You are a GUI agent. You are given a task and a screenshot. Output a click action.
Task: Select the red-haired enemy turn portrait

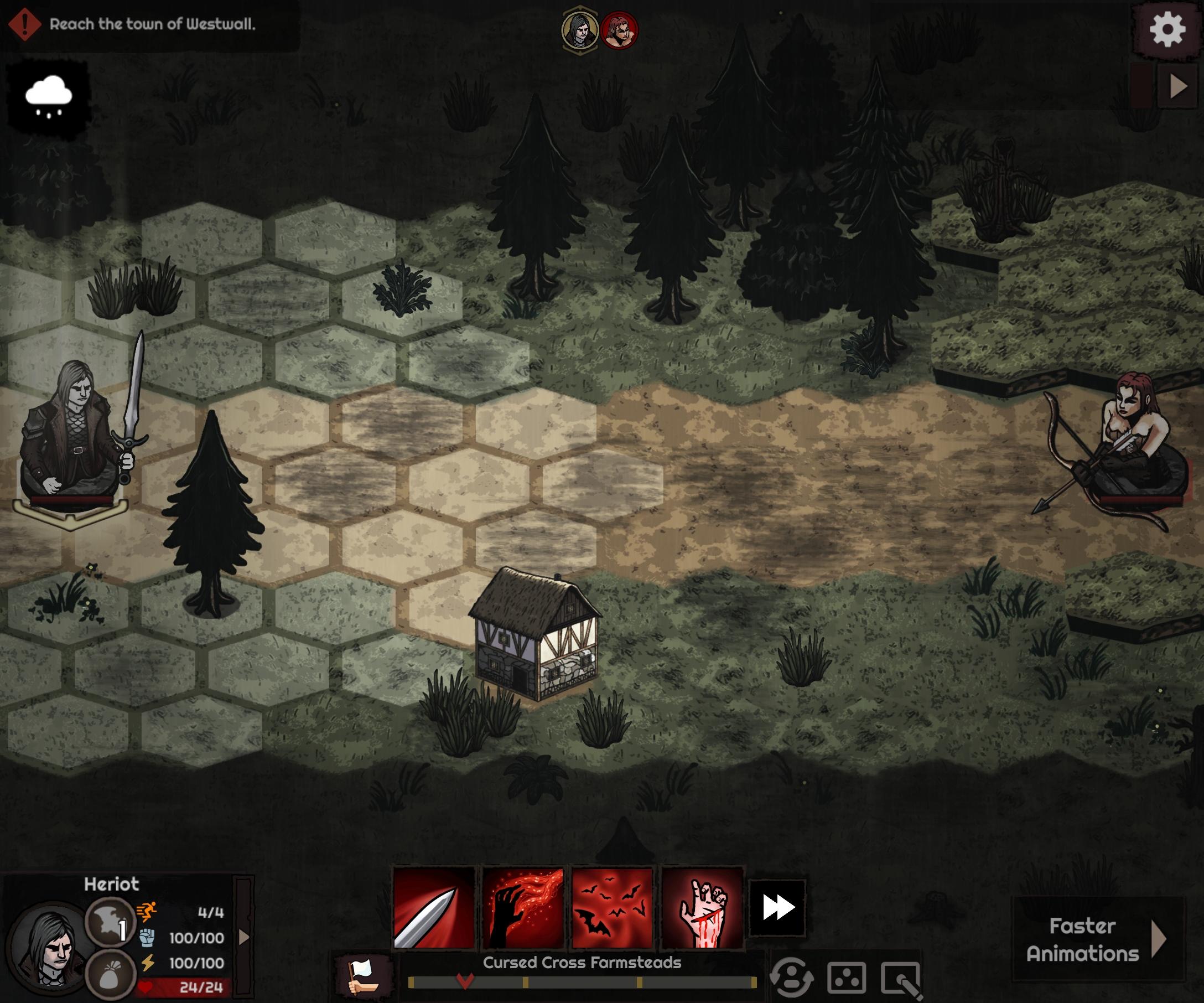click(619, 30)
